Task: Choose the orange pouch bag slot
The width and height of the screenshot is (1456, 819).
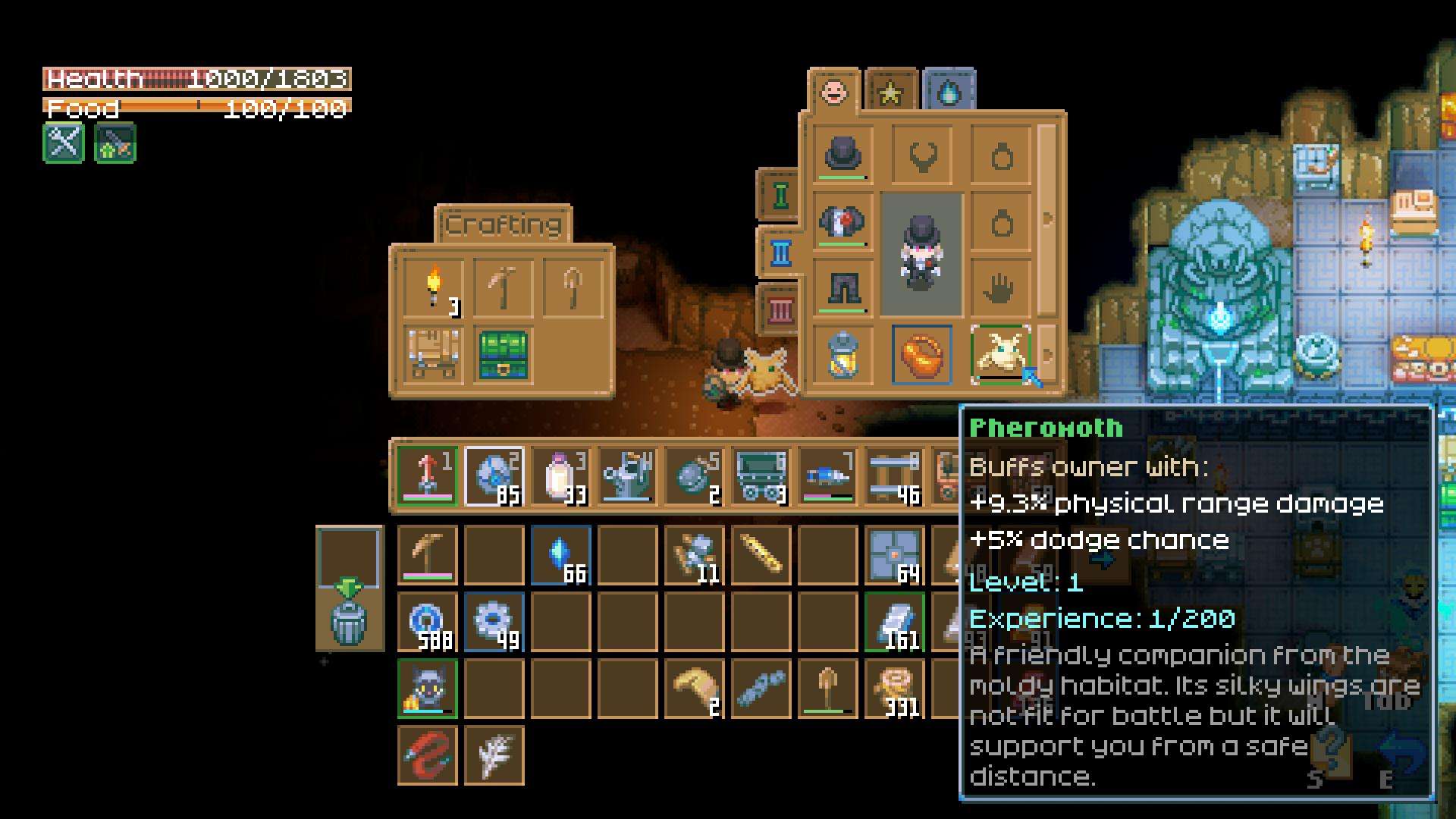Action: coord(921,355)
